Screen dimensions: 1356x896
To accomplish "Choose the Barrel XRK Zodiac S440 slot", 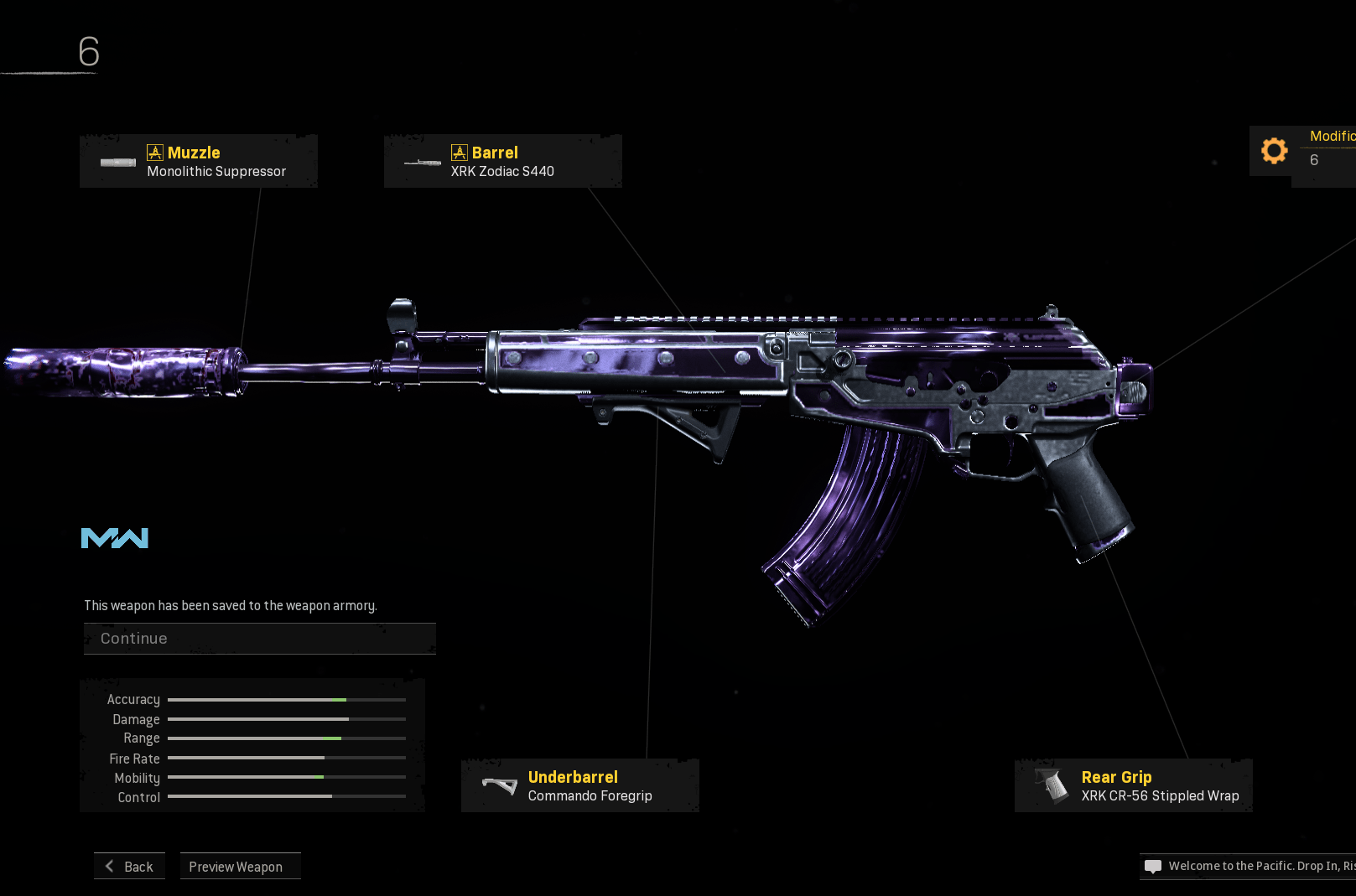I will (x=502, y=162).
